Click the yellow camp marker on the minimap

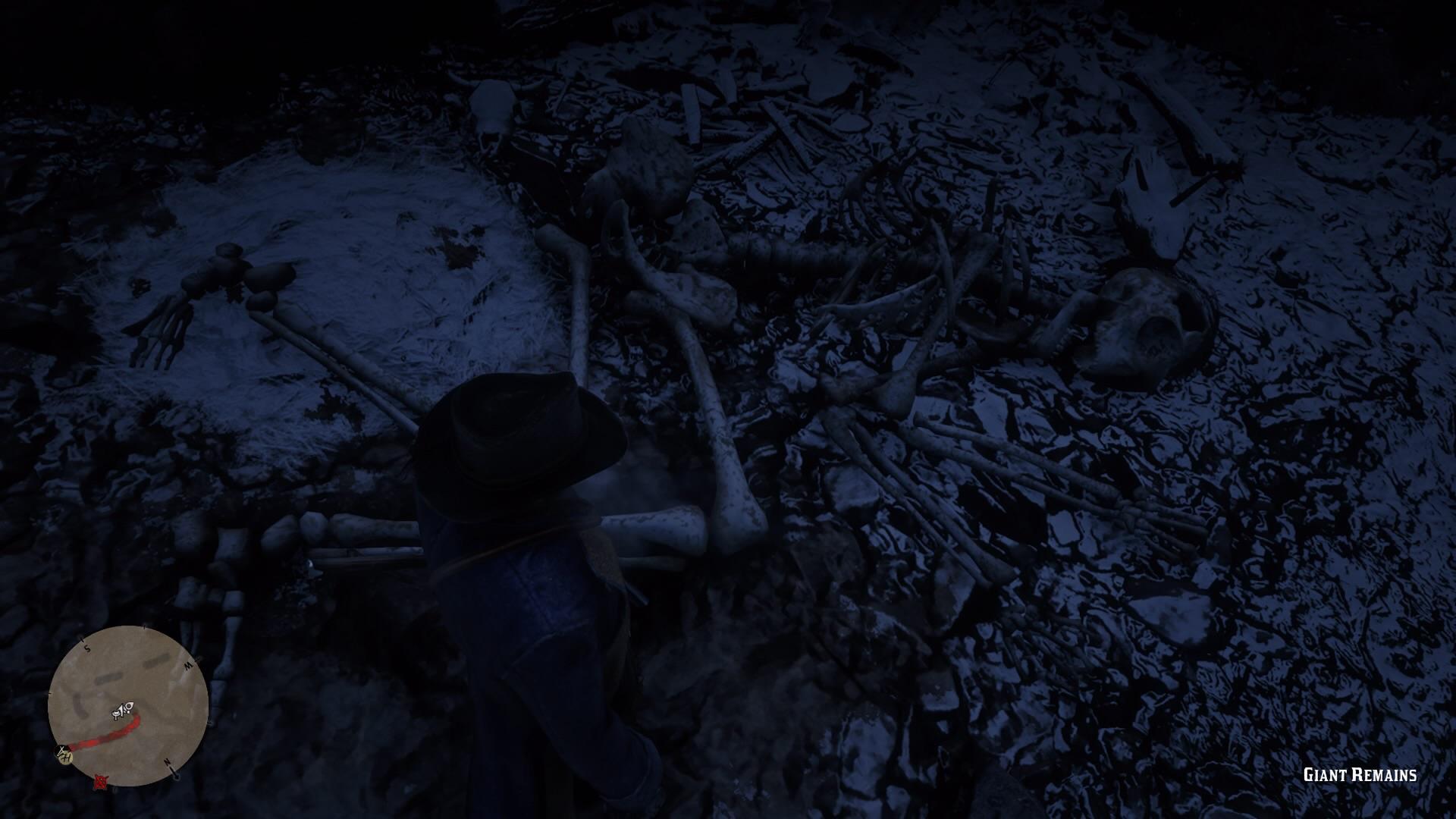tap(66, 758)
